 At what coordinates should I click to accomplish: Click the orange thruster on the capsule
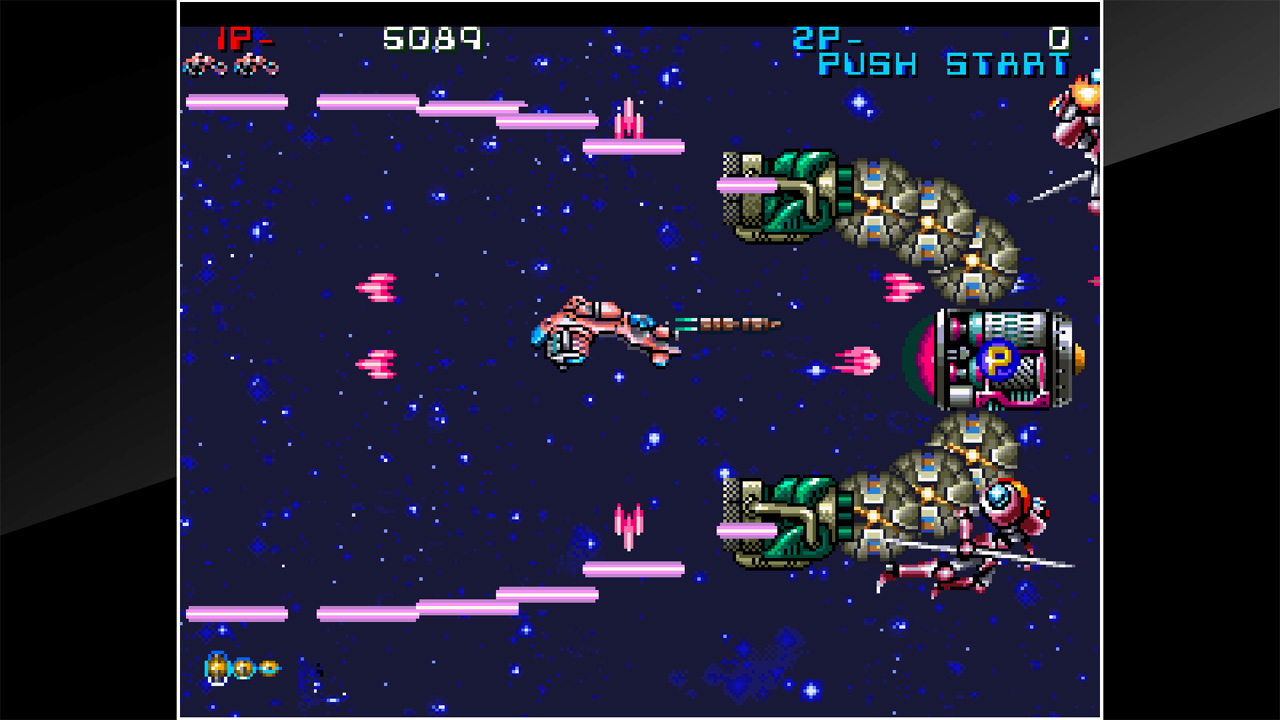click(x=1079, y=359)
